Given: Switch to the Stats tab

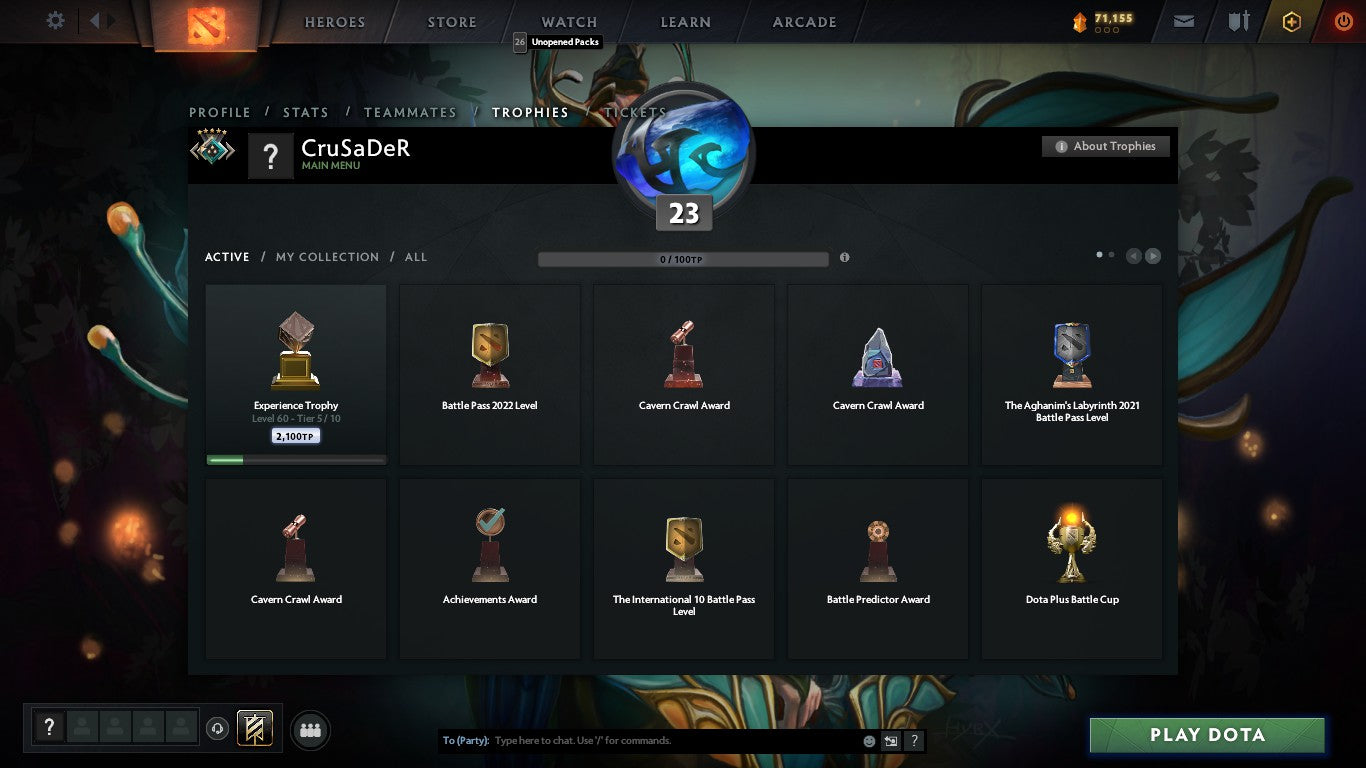Looking at the screenshot, I should pyautogui.click(x=306, y=112).
